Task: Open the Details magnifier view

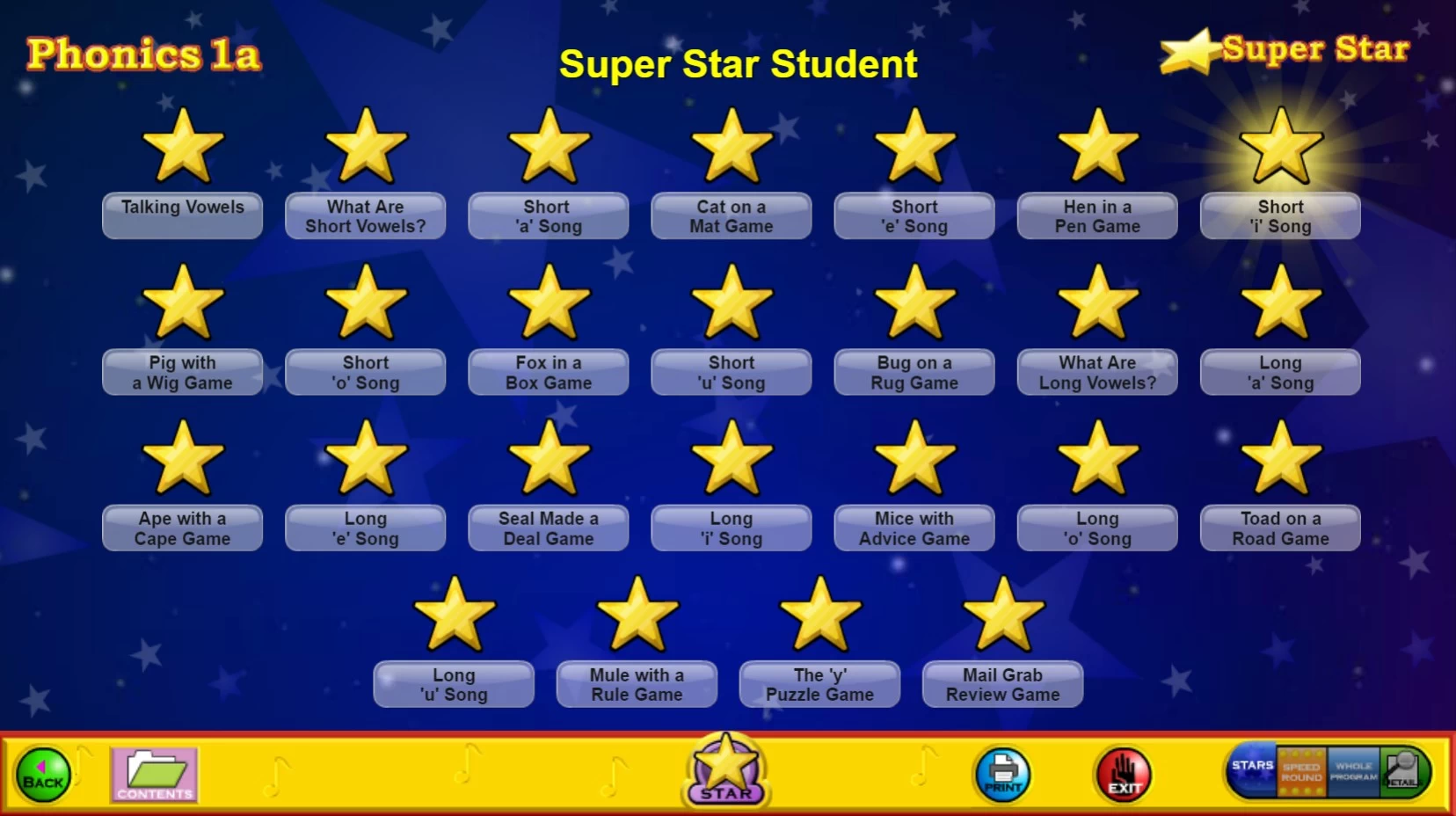Action: click(1403, 772)
